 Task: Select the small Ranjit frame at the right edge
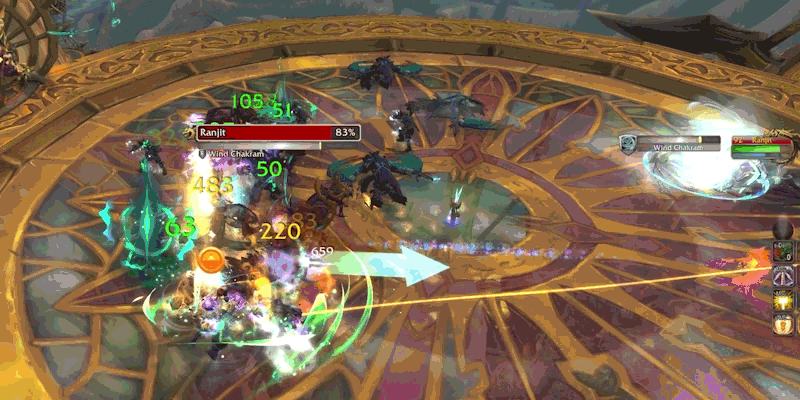(763, 142)
